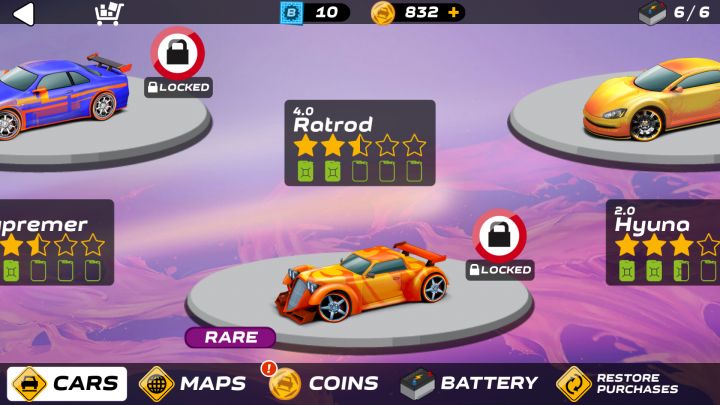Select the Battery tab
This screenshot has height=405, width=720.
(x=469, y=383)
